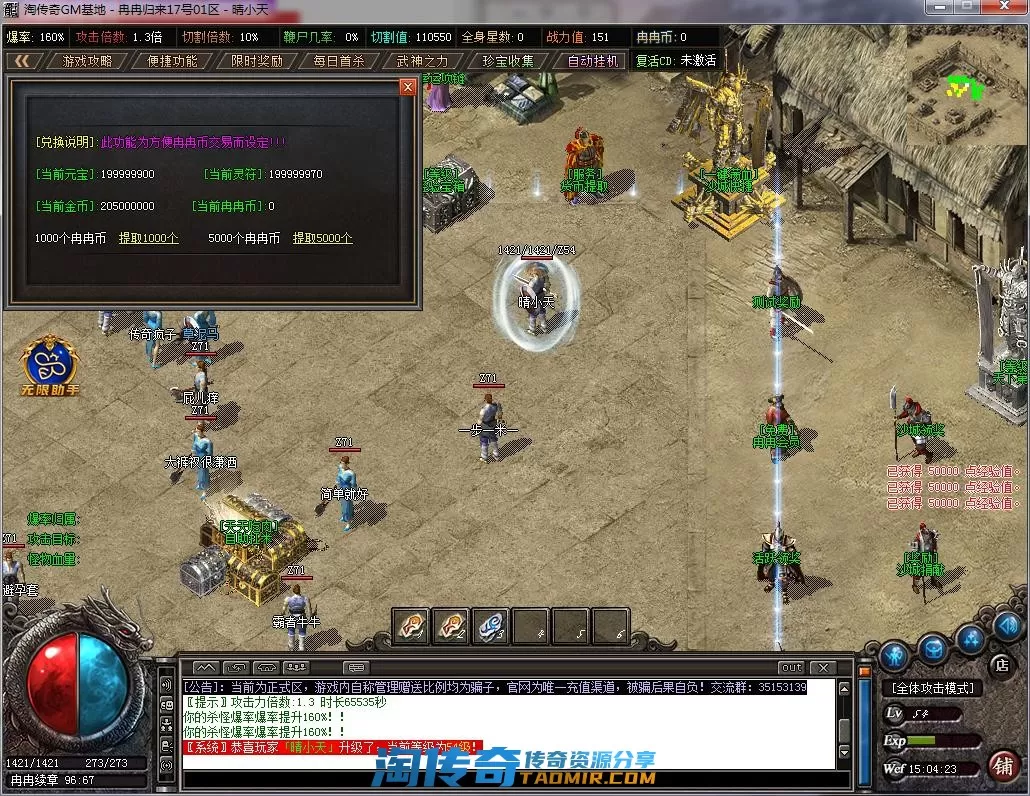Select the 每日首杀 daily first kill menu
The height and width of the screenshot is (796, 1030).
[338, 60]
